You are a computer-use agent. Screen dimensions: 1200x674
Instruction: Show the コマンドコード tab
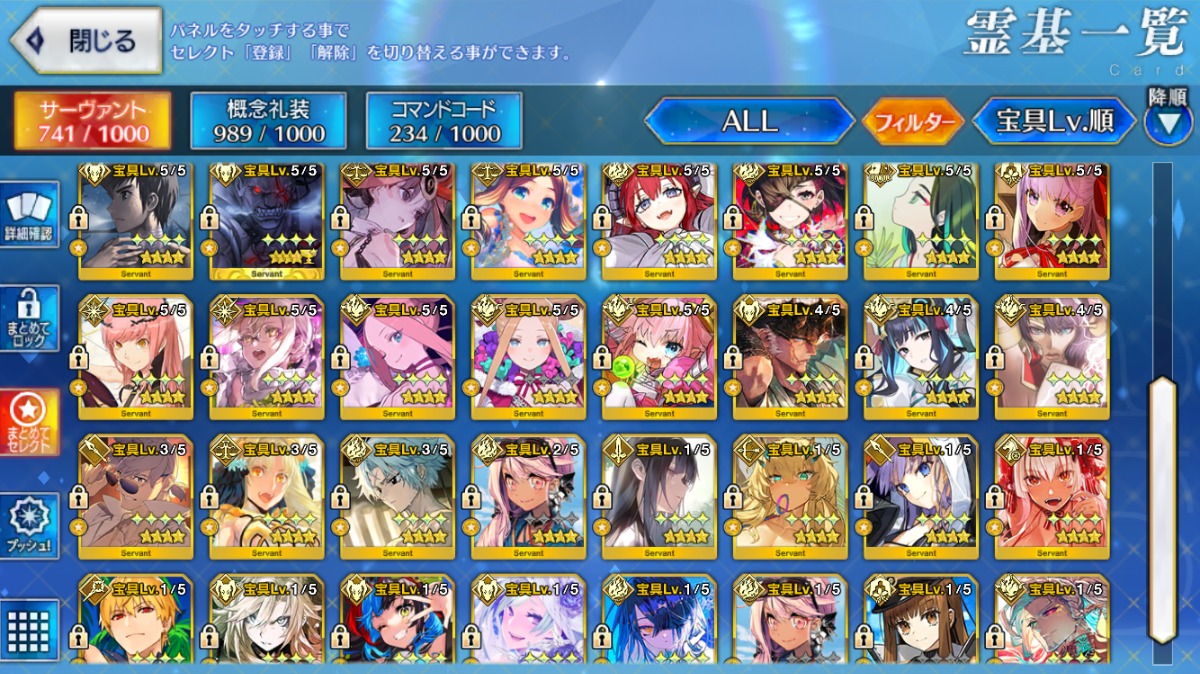(444, 122)
